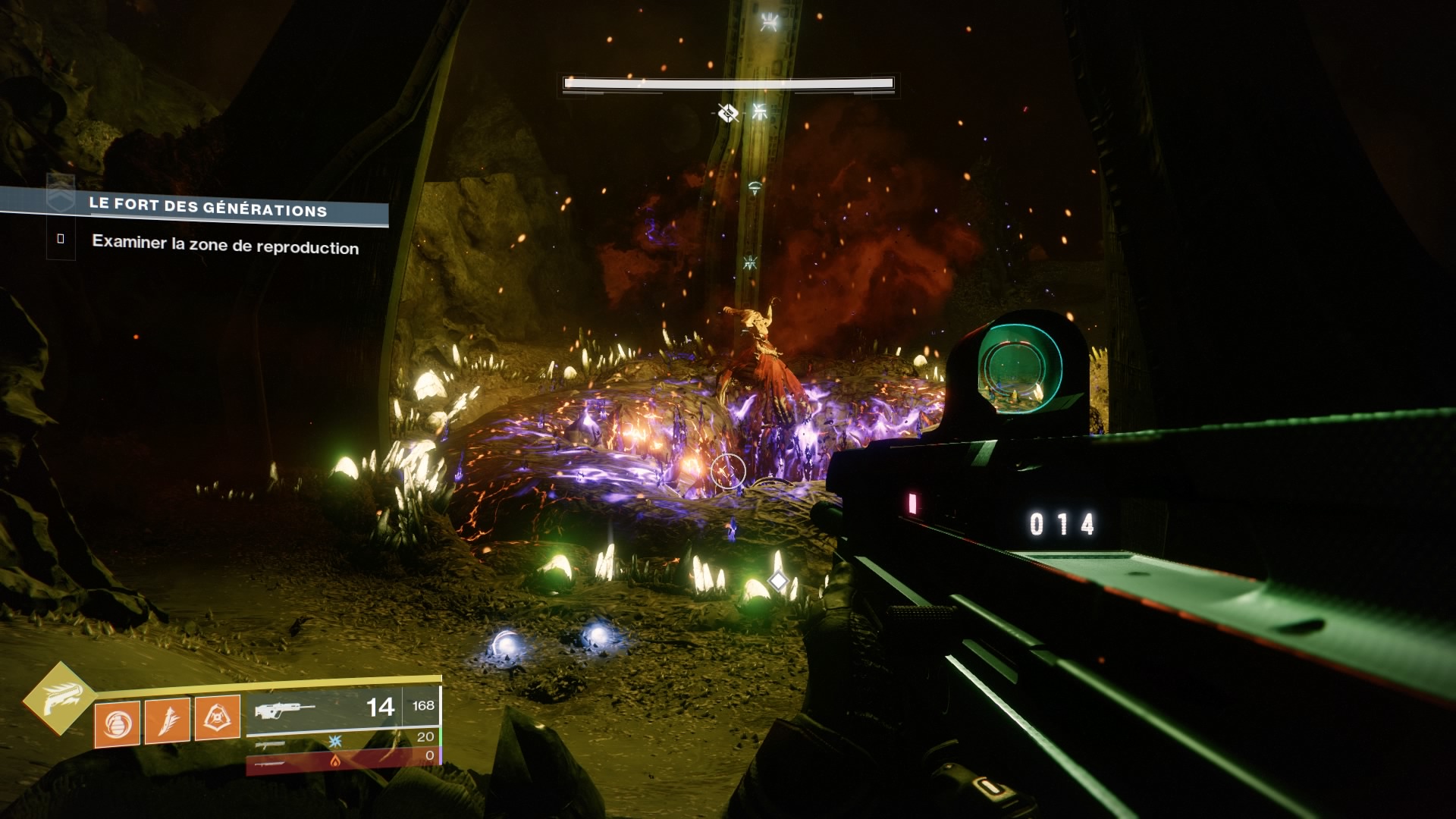
Task: Switch to the heavy weapon row
Action: (x=343, y=758)
